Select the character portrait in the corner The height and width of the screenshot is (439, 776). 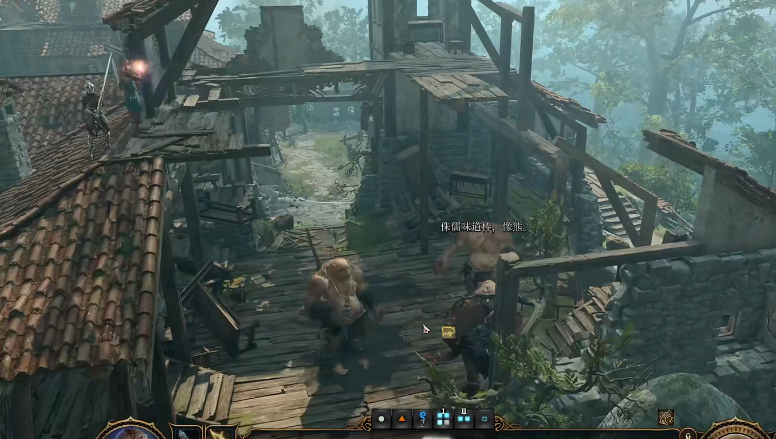click(131, 431)
